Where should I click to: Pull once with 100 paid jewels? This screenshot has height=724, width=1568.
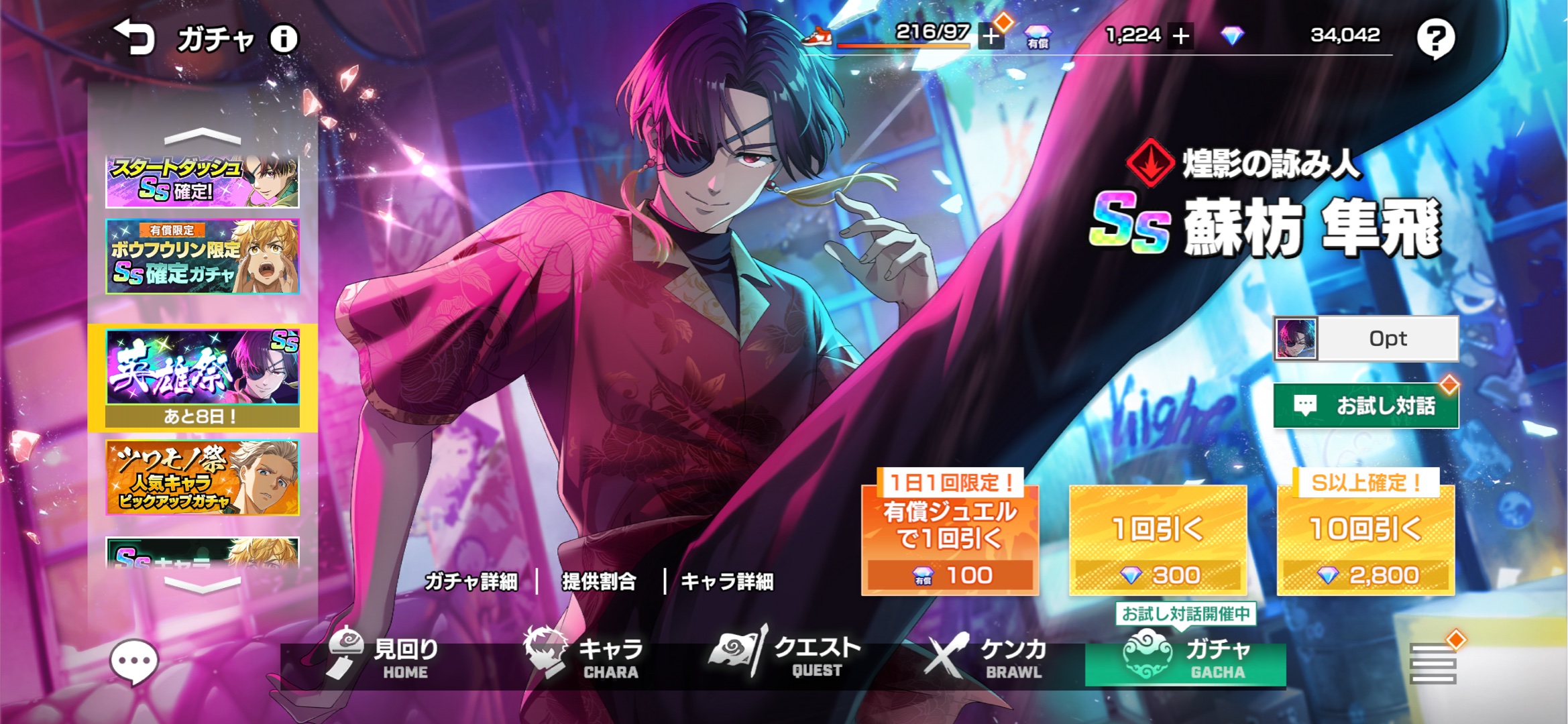pos(950,540)
